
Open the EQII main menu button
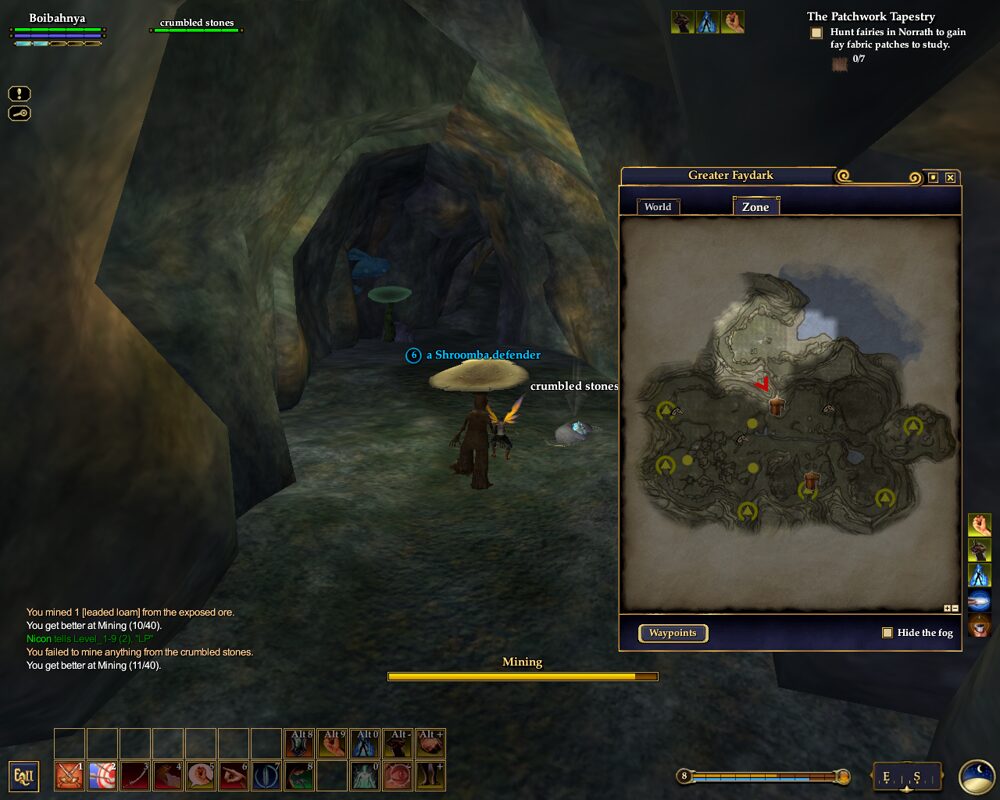pos(24,776)
